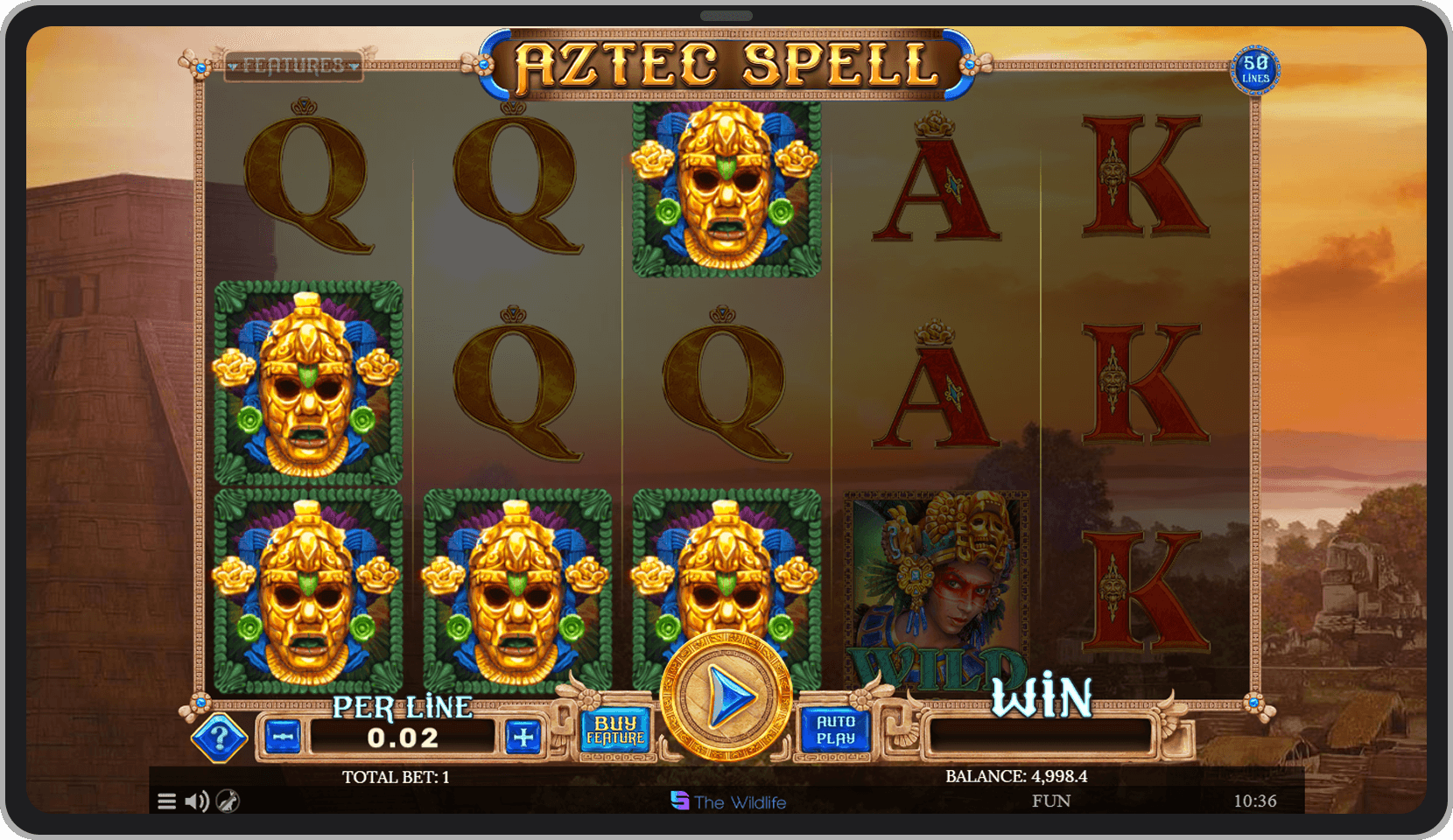
Task: Click the empty WIN display box
Action: click(1042, 738)
